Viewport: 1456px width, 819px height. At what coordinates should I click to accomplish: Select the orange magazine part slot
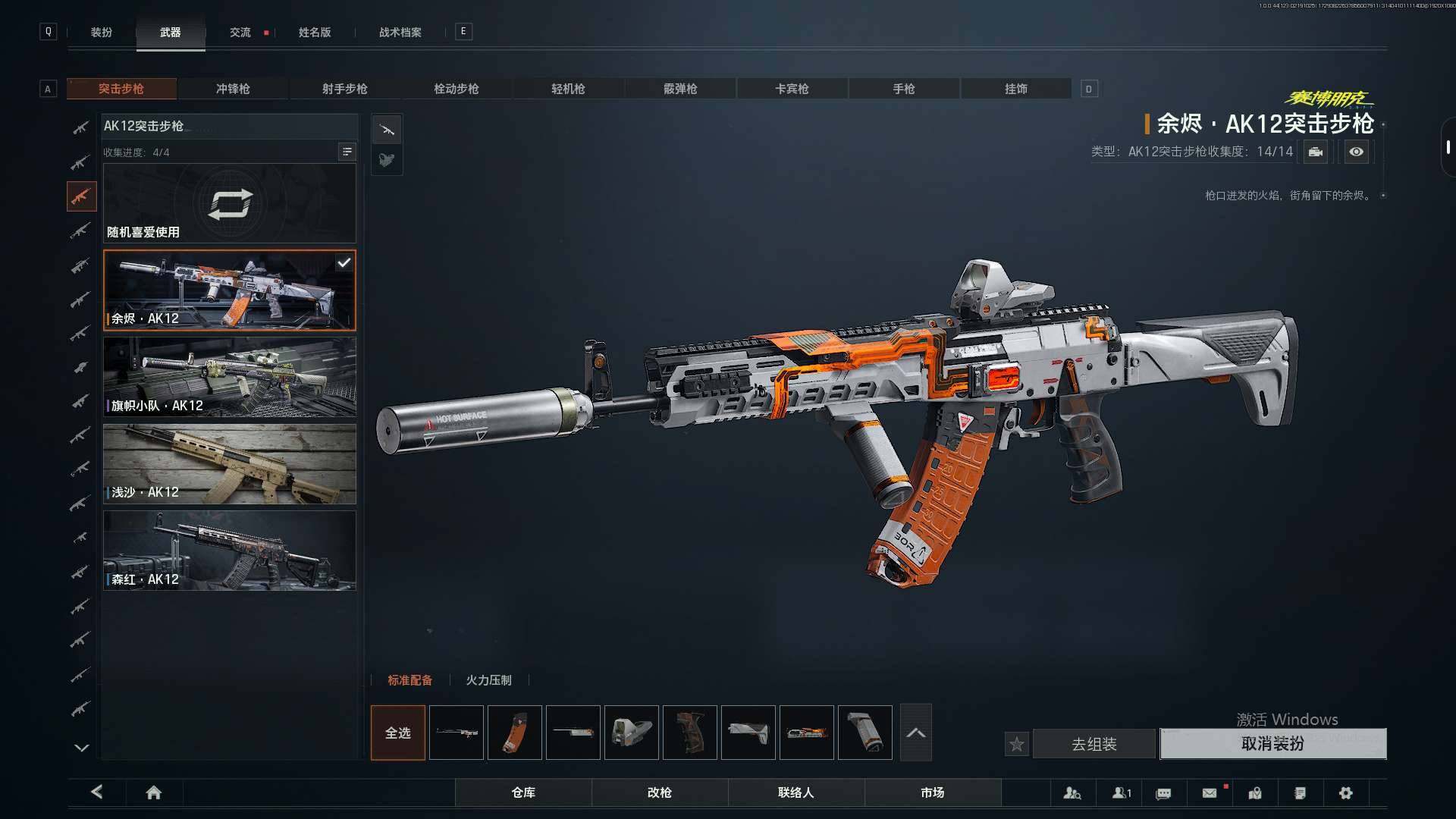click(515, 733)
